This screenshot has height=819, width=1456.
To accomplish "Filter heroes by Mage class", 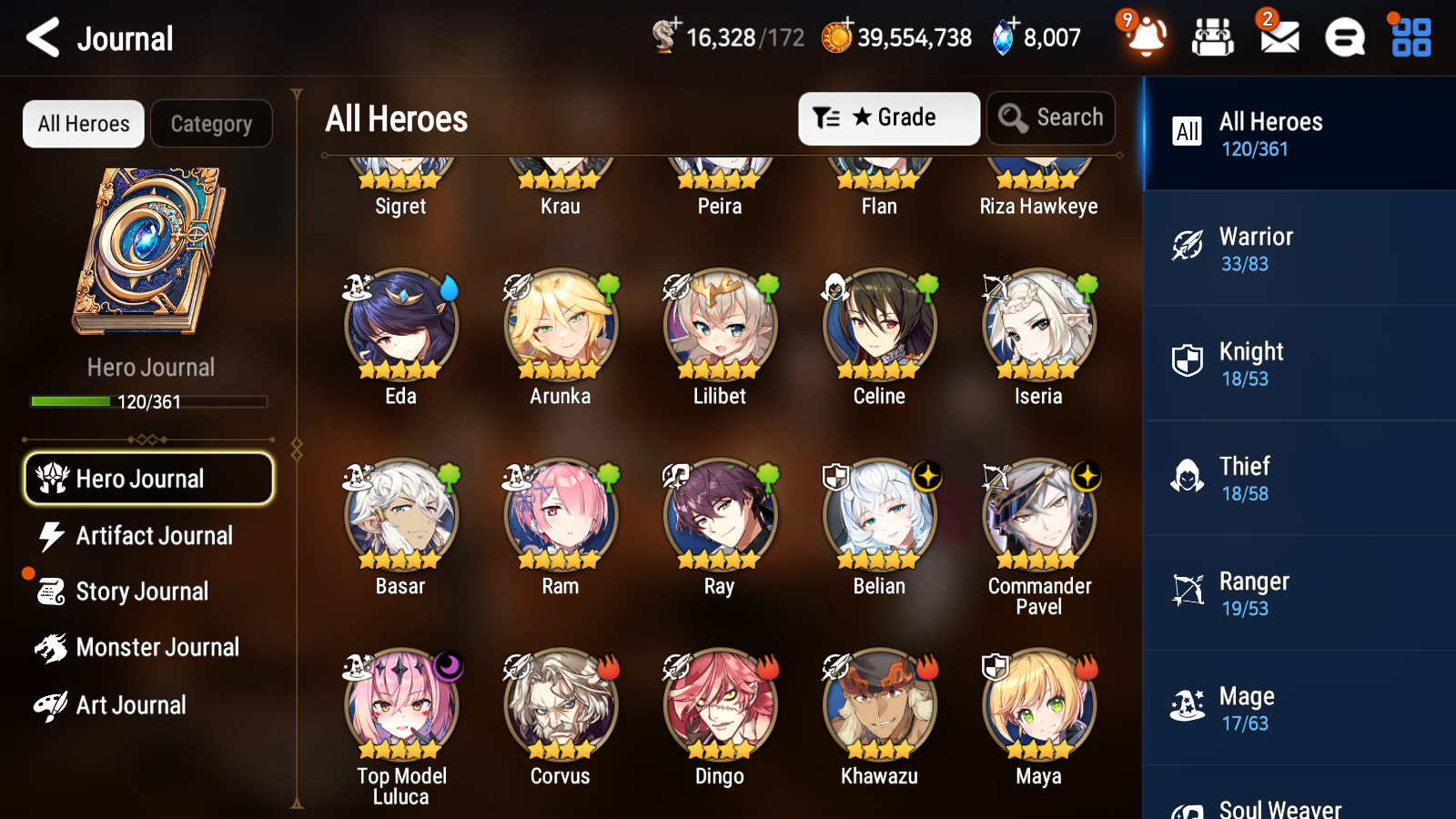I will 1292,709.
